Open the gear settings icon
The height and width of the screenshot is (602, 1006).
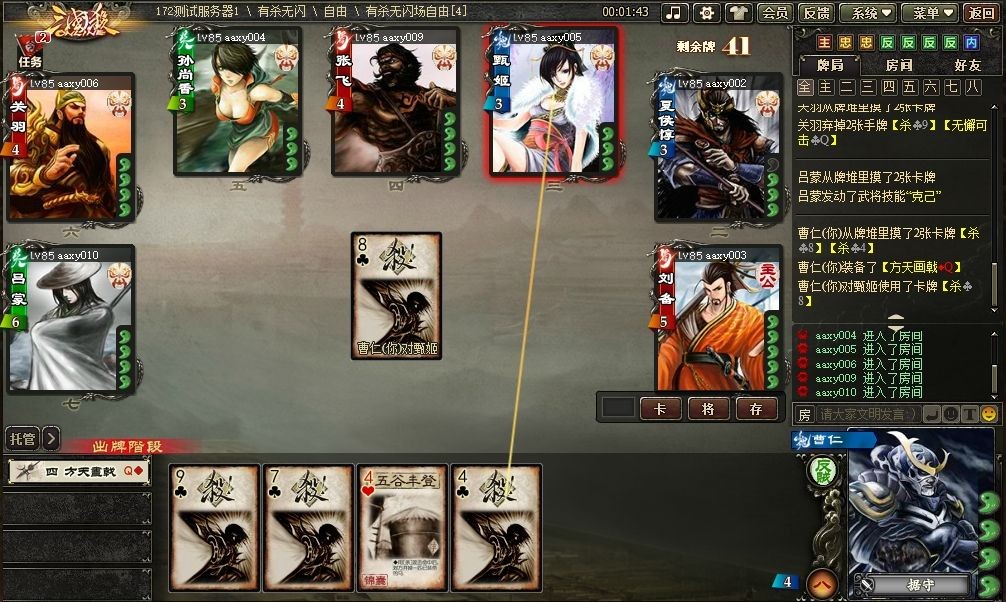[x=707, y=13]
